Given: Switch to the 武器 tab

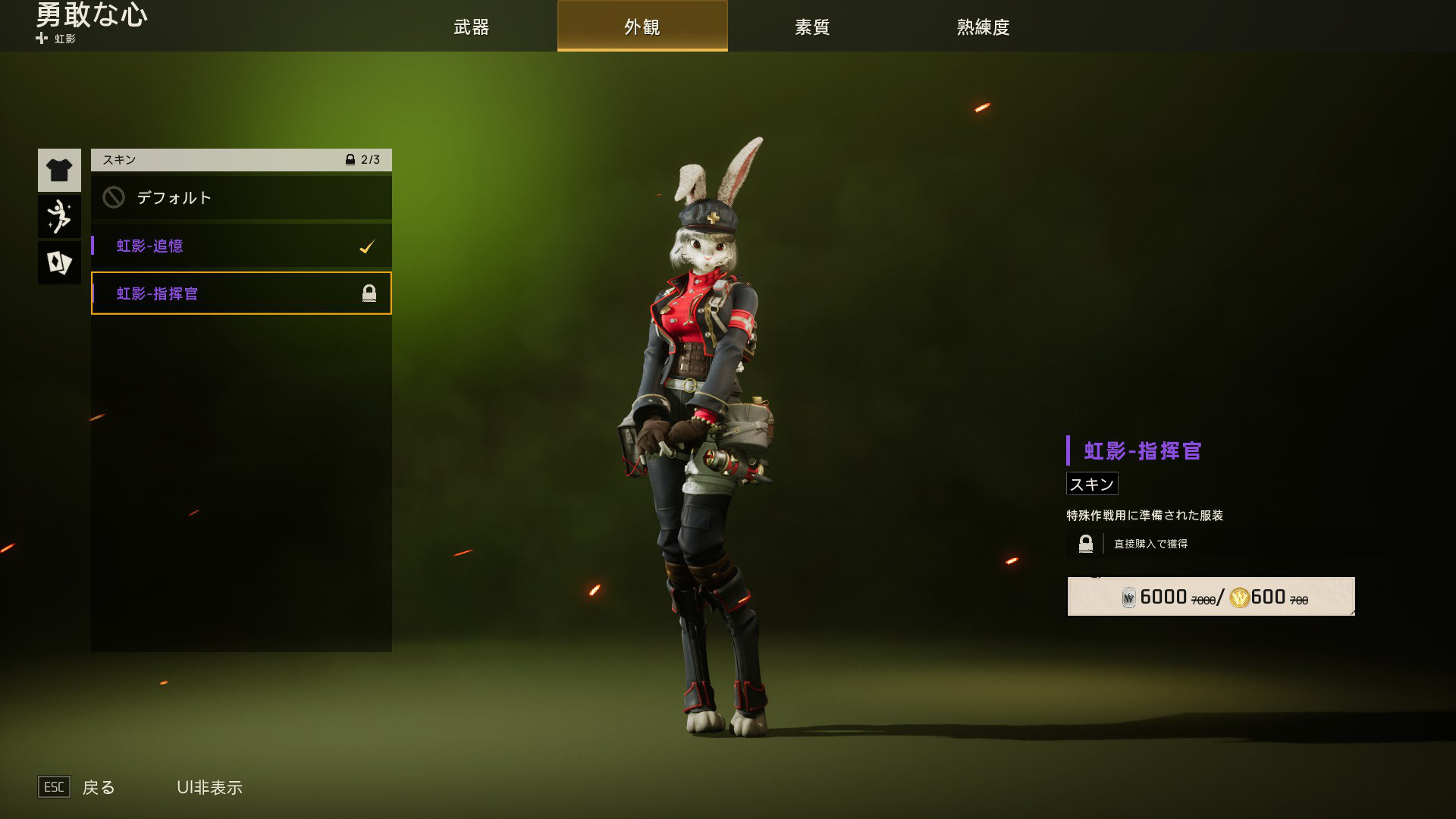Looking at the screenshot, I should [x=471, y=27].
